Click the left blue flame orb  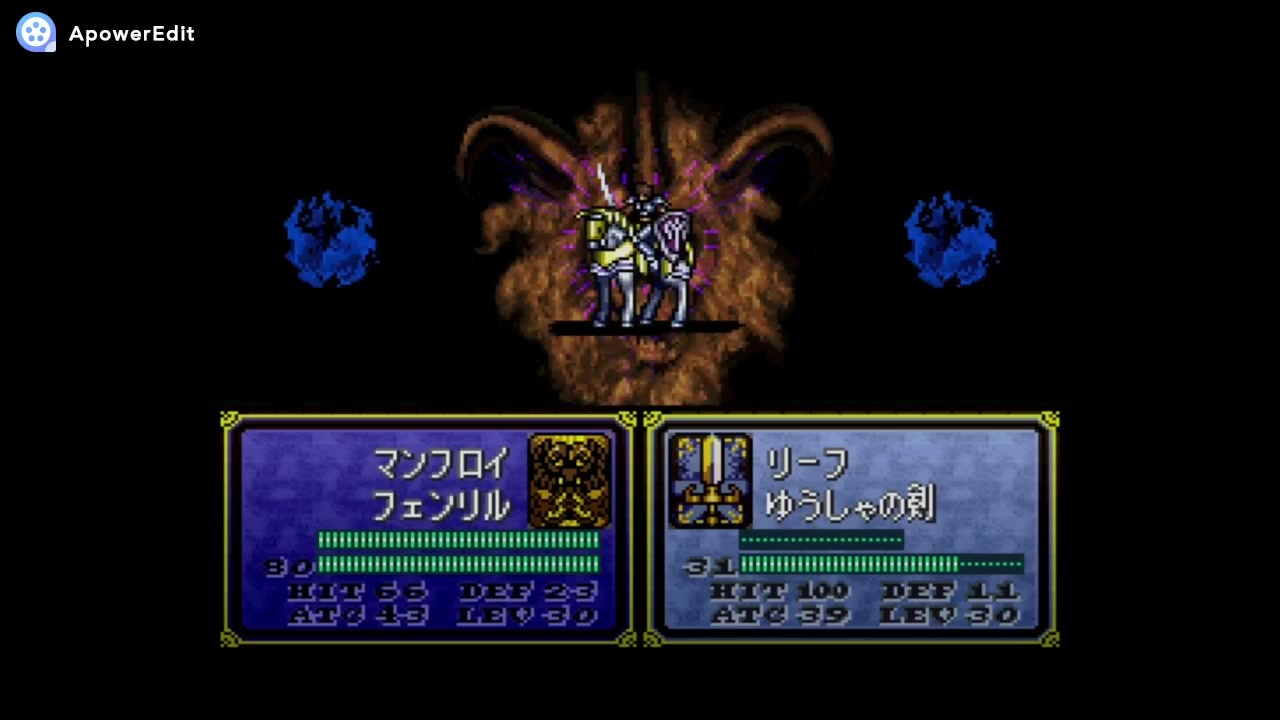coord(330,238)
